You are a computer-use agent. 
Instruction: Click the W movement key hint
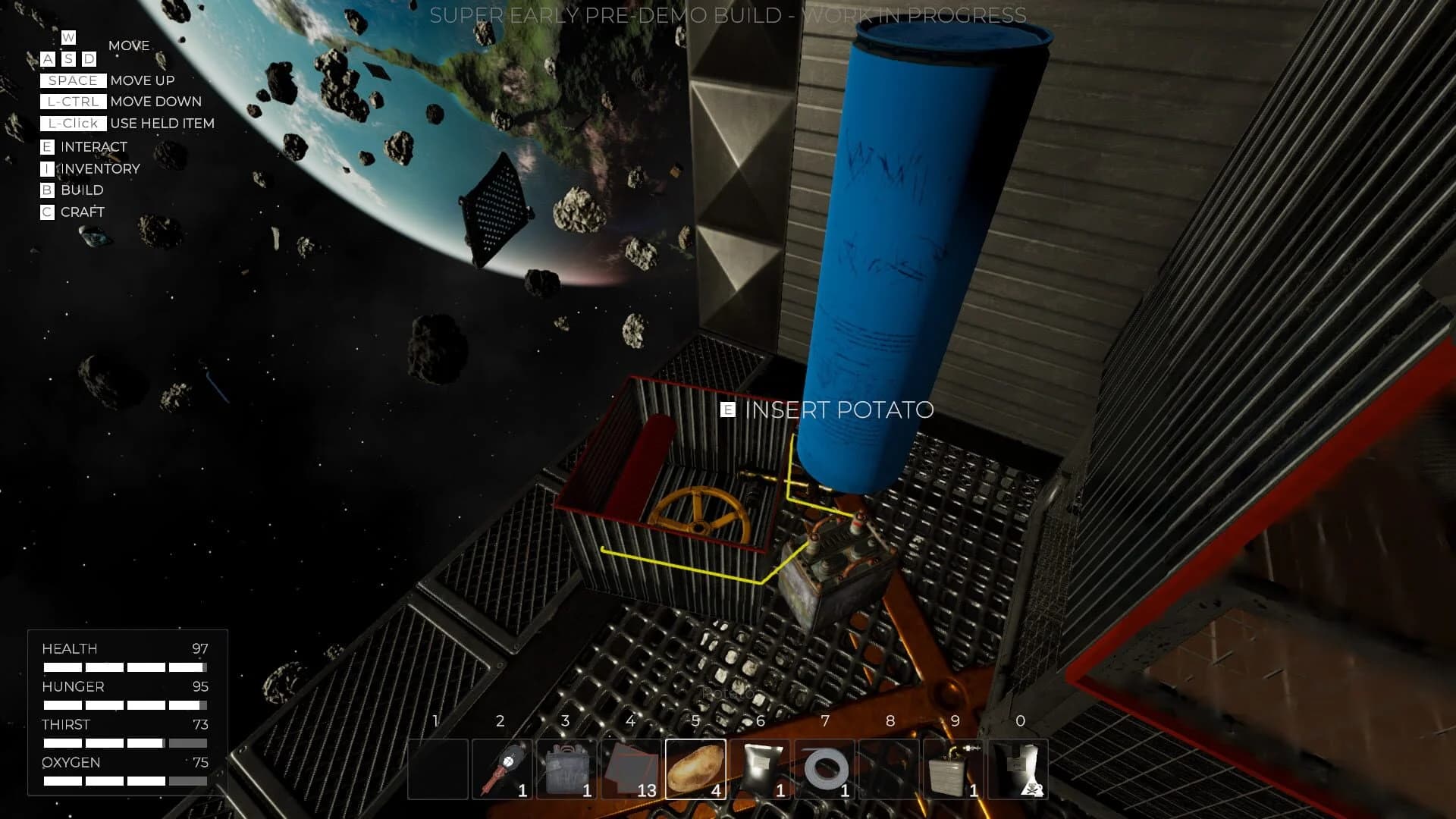coord(68,36)
